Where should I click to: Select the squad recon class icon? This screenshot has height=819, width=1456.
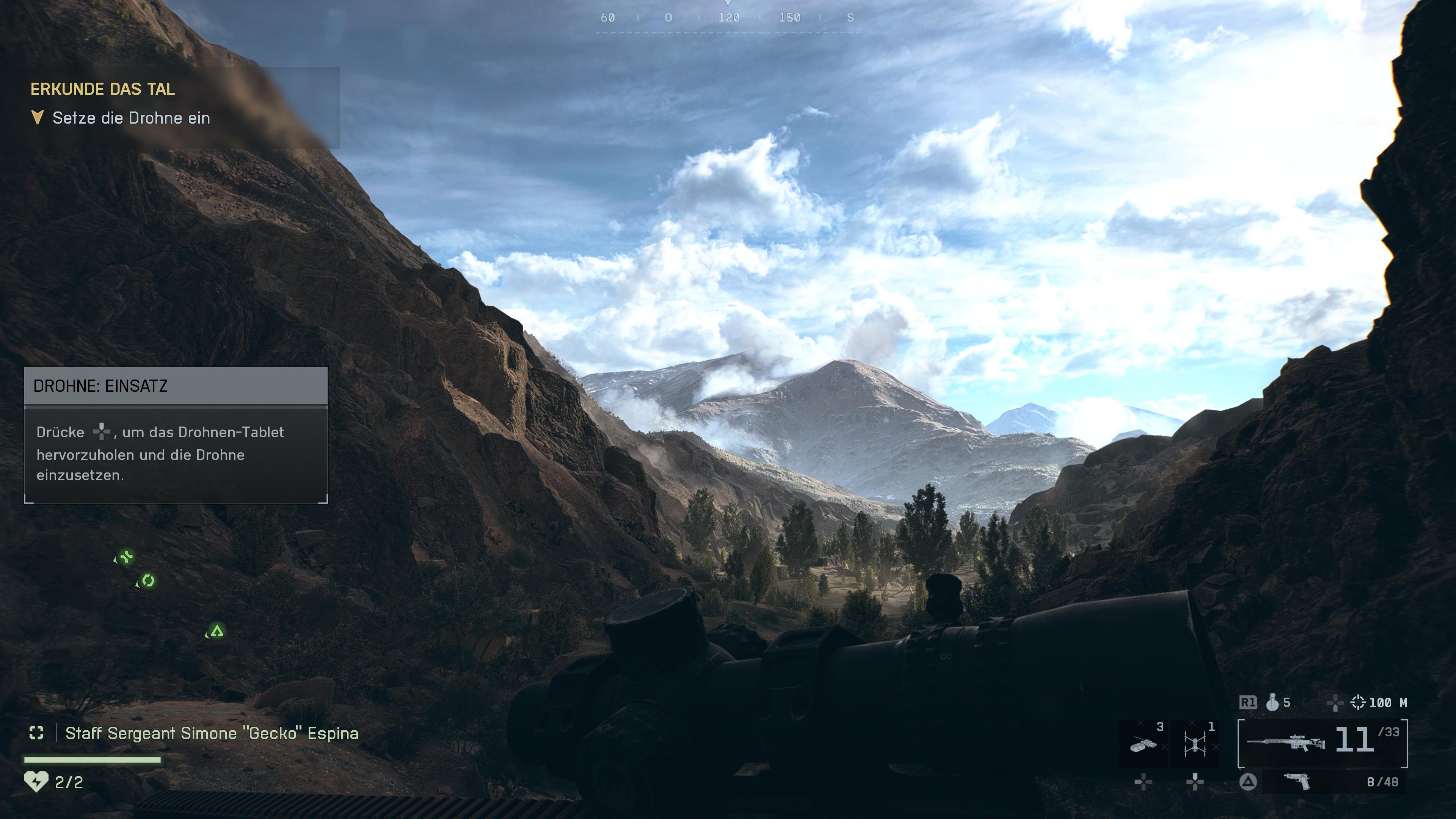tap(36, 733)
